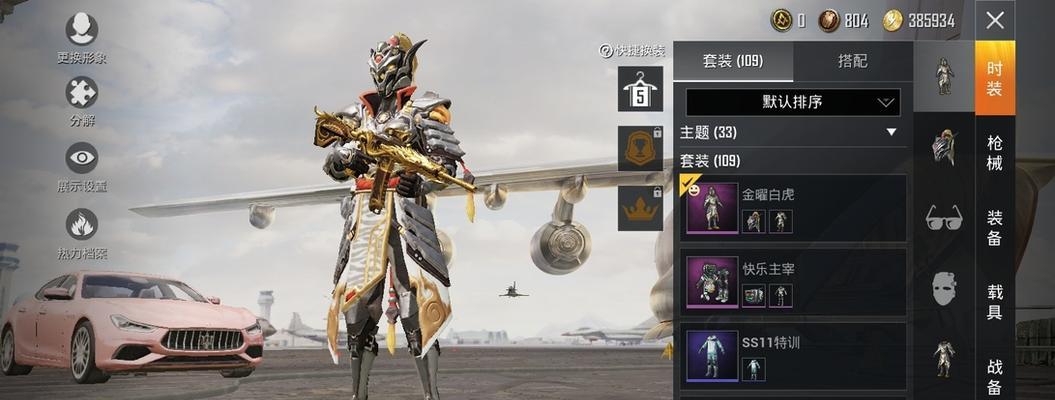Switch to the 套装 (109) tab

tap(733, 61)
